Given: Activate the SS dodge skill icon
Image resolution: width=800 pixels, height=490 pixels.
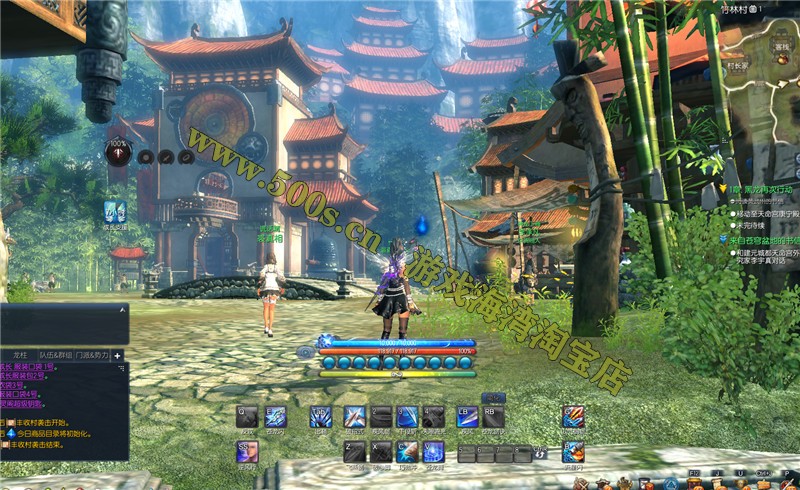Looking at the screenshot, I should [247, 451].
